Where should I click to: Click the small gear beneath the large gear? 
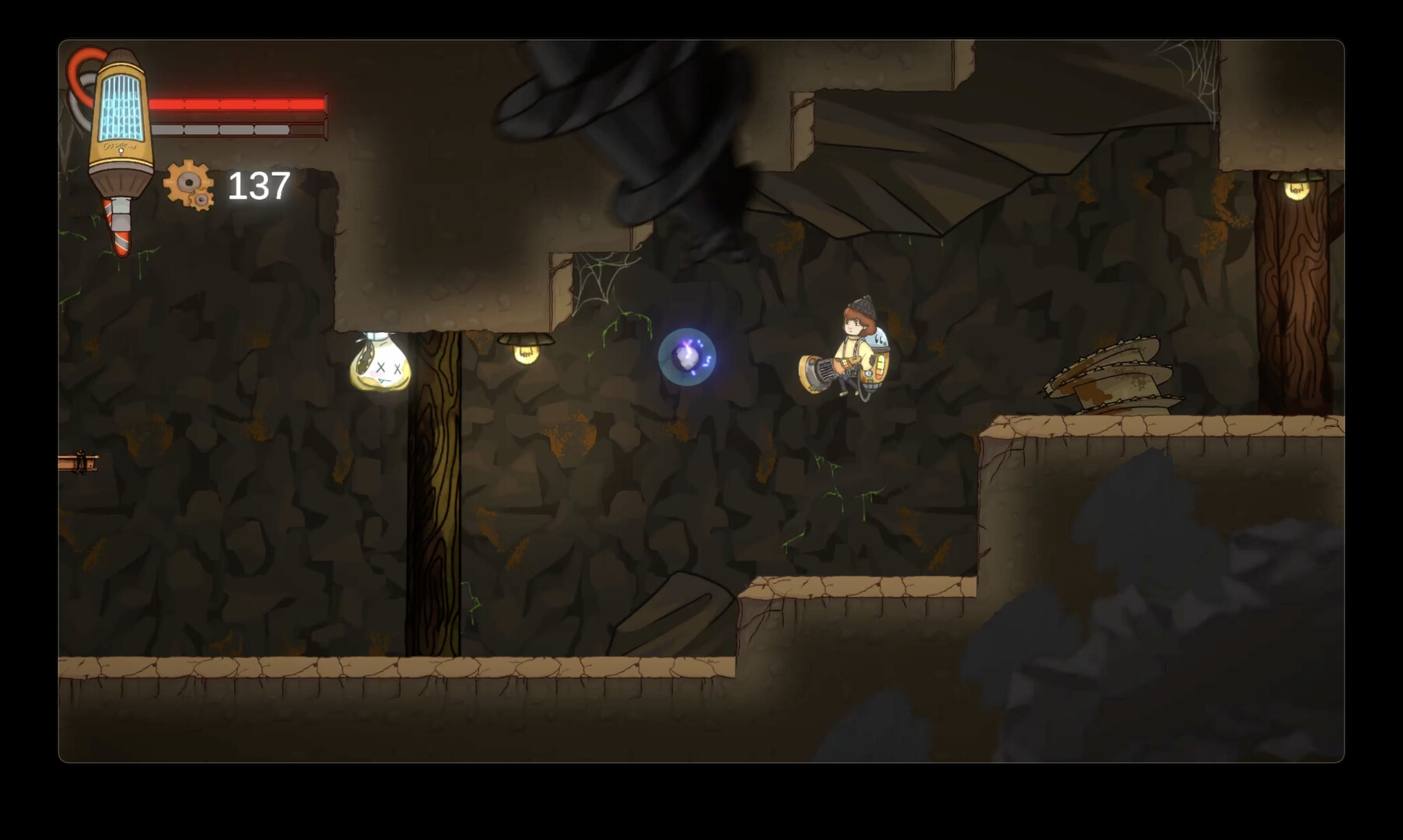[x=201, y=201]
